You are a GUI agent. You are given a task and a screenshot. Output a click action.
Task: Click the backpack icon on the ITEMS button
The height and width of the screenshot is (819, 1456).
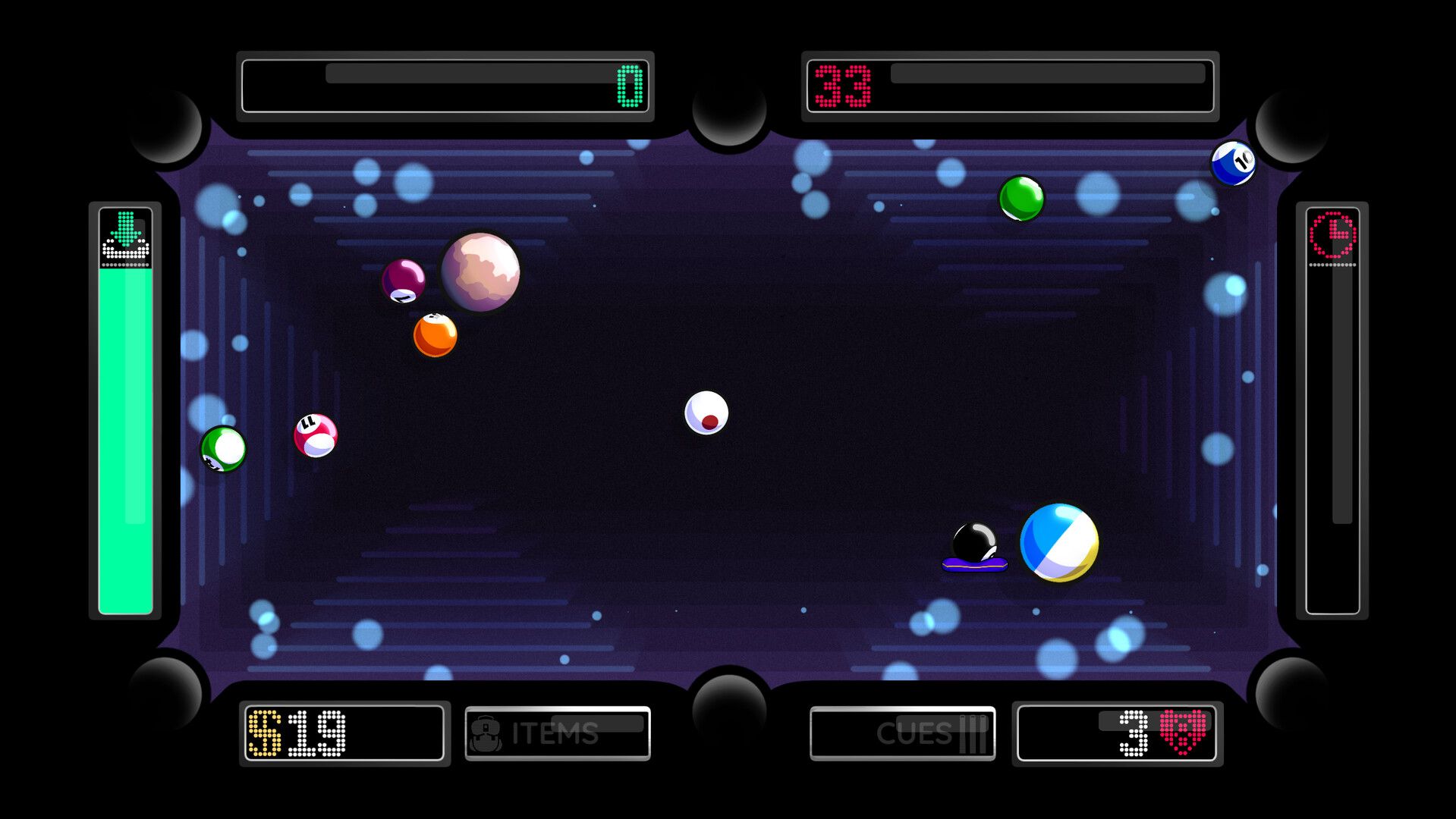coord(486,734)
